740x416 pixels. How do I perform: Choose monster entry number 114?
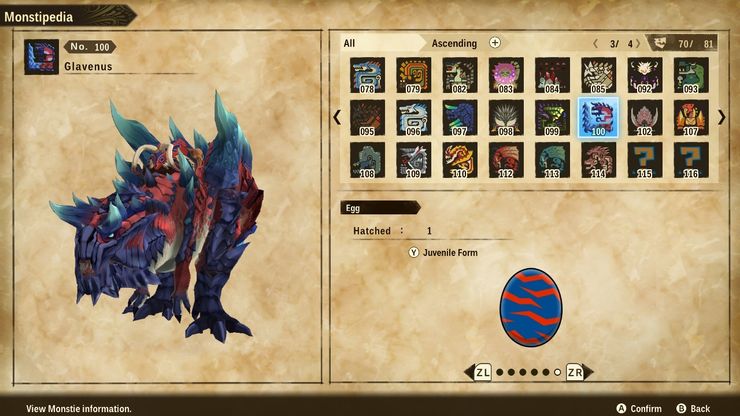tap(598, 160)
